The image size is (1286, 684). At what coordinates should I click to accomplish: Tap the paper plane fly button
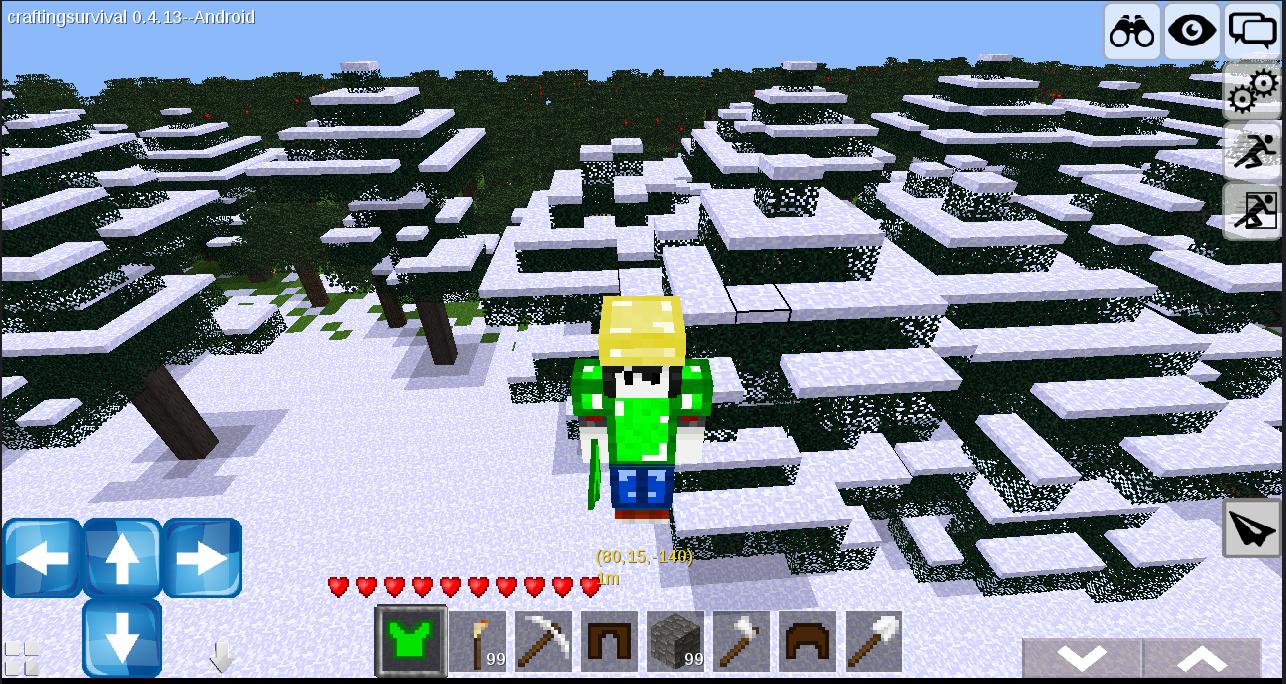[x=1252, y=528]
